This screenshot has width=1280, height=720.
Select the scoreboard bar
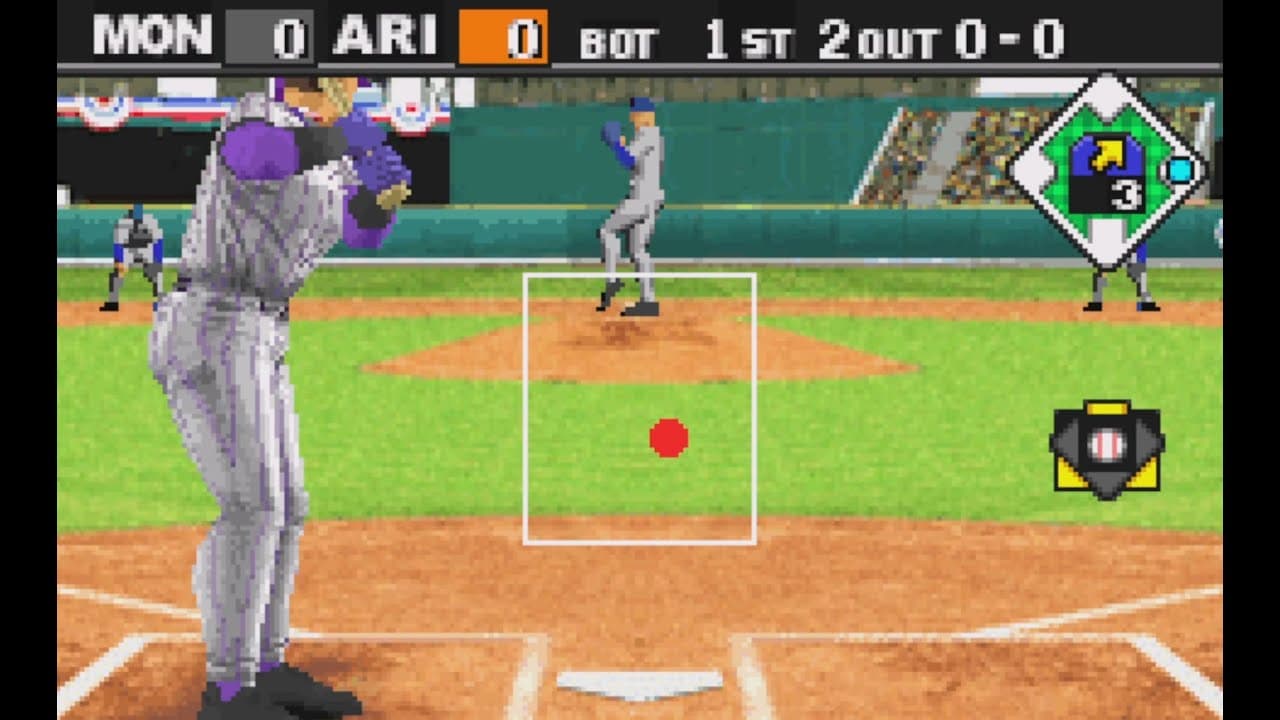pyautogui.click(x=640, y=32)
